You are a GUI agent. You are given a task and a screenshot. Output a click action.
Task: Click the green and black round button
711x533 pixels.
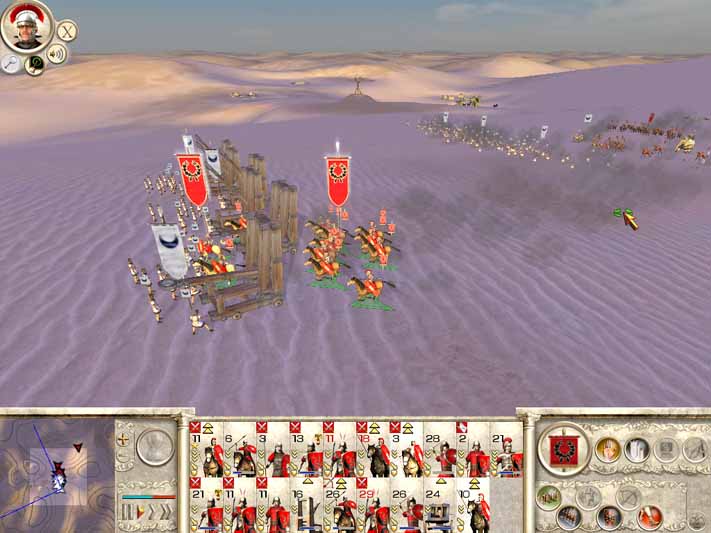[35, 65]
